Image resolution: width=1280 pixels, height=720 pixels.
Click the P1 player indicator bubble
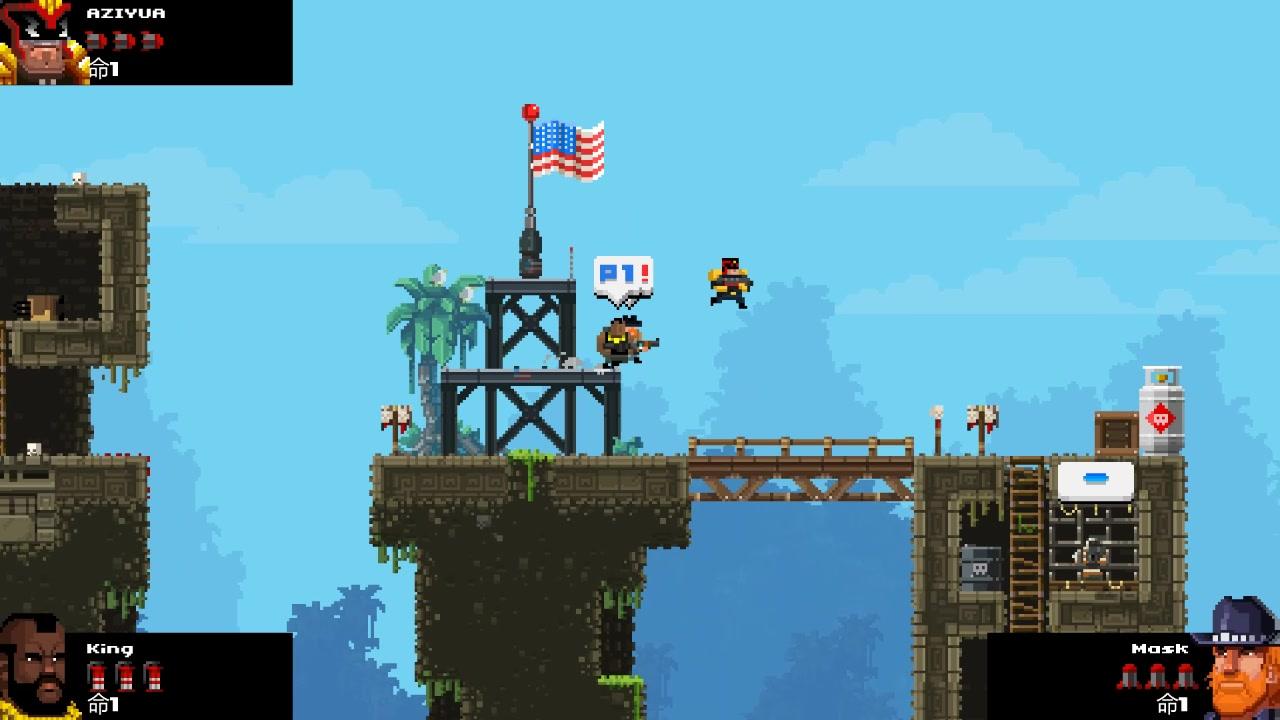(622, 276)
